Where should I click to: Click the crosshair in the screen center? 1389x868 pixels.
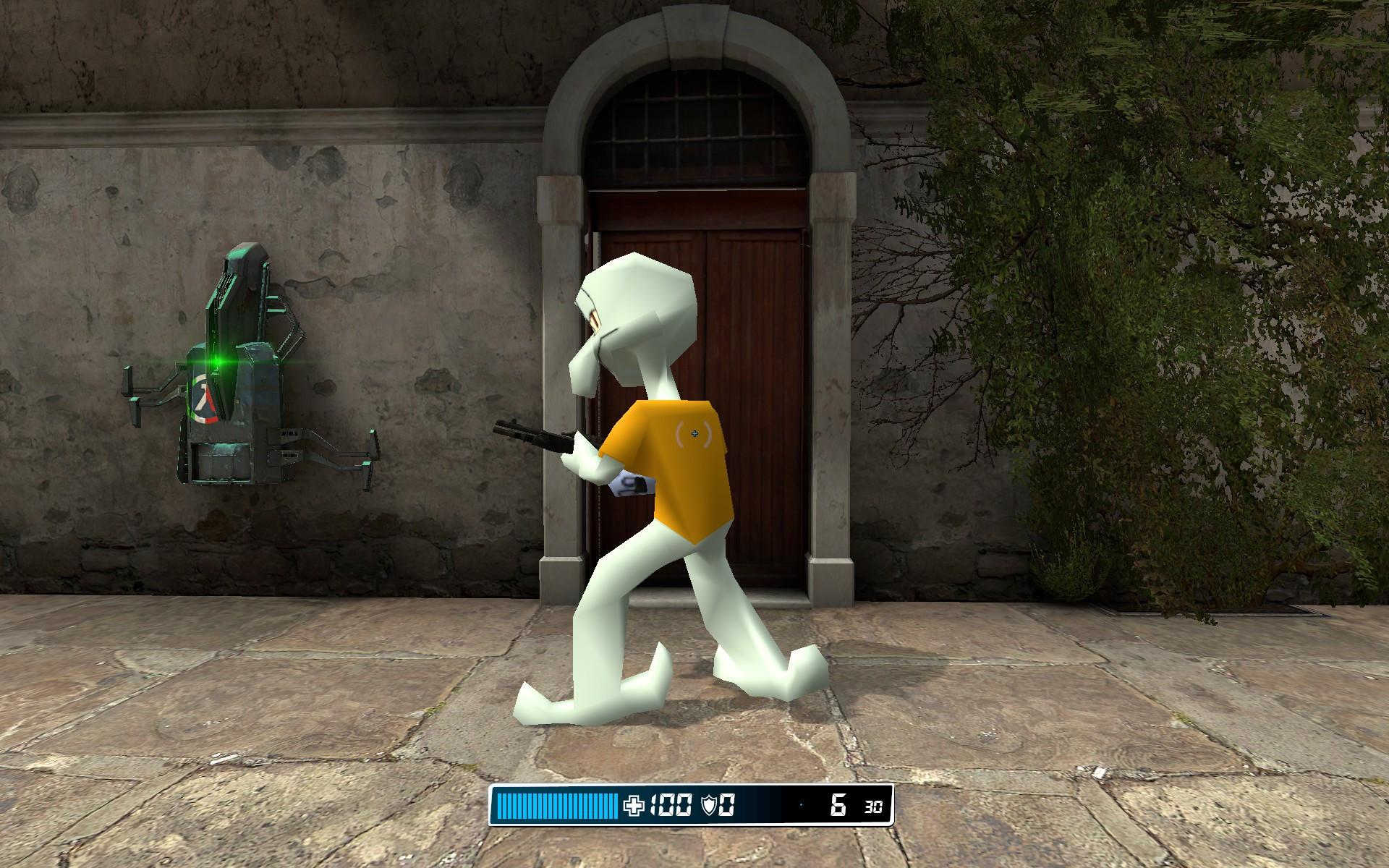point(694,434)
